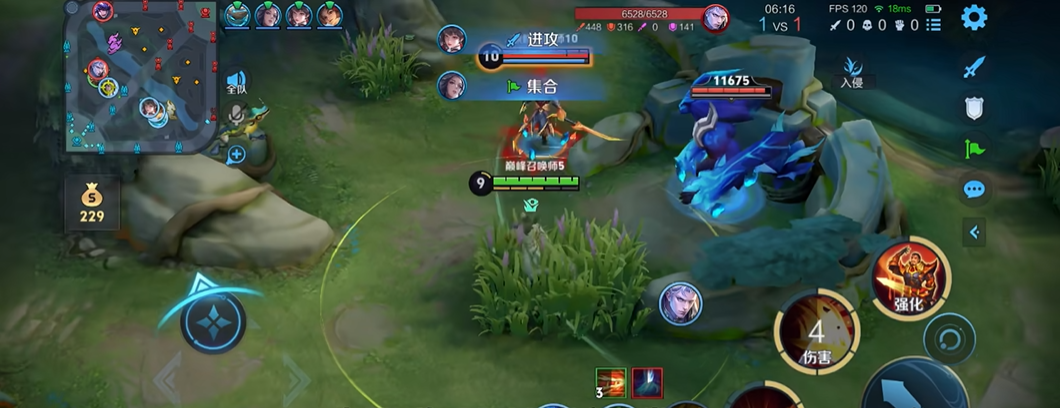Select the blue sword quick signal
Image resolution: width=1060 pixels, height=408 pixels.
[x=974, y=67]
